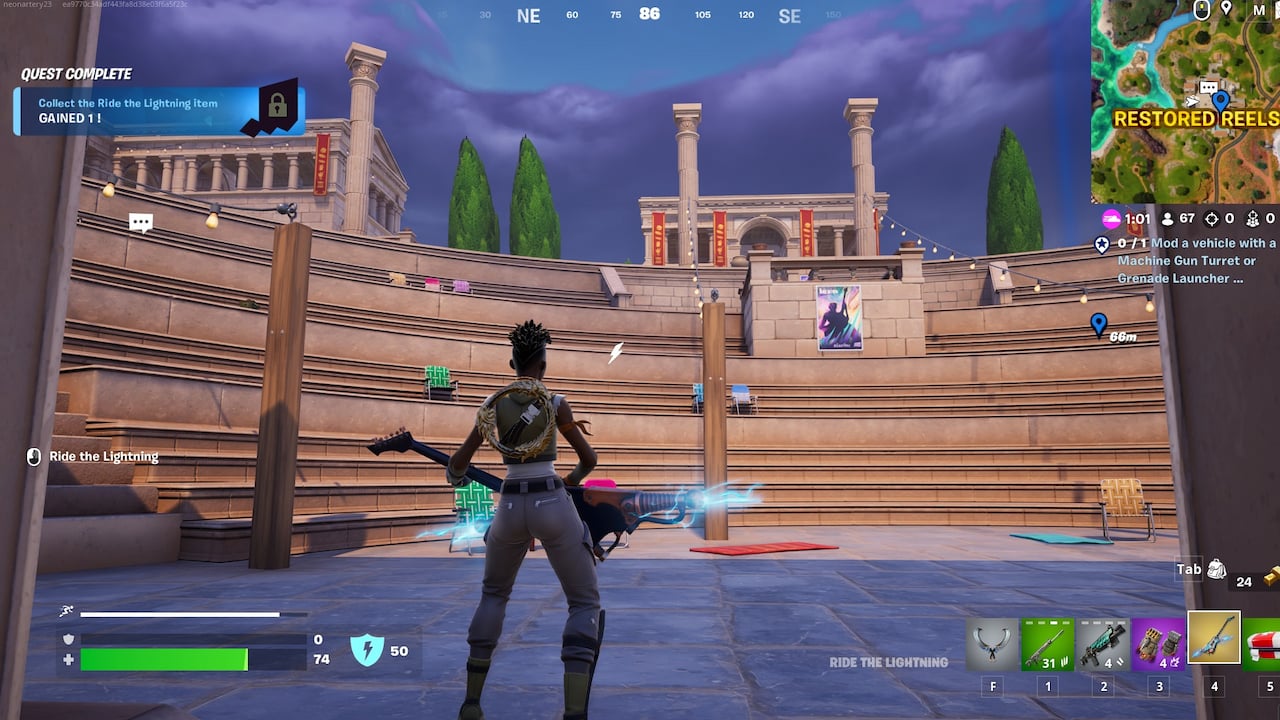This screenshot has width=1280, height=720.
Task: Select the guitar pickaxe in slot 4
Action: pyautogui.click(x=1212, y=640)
